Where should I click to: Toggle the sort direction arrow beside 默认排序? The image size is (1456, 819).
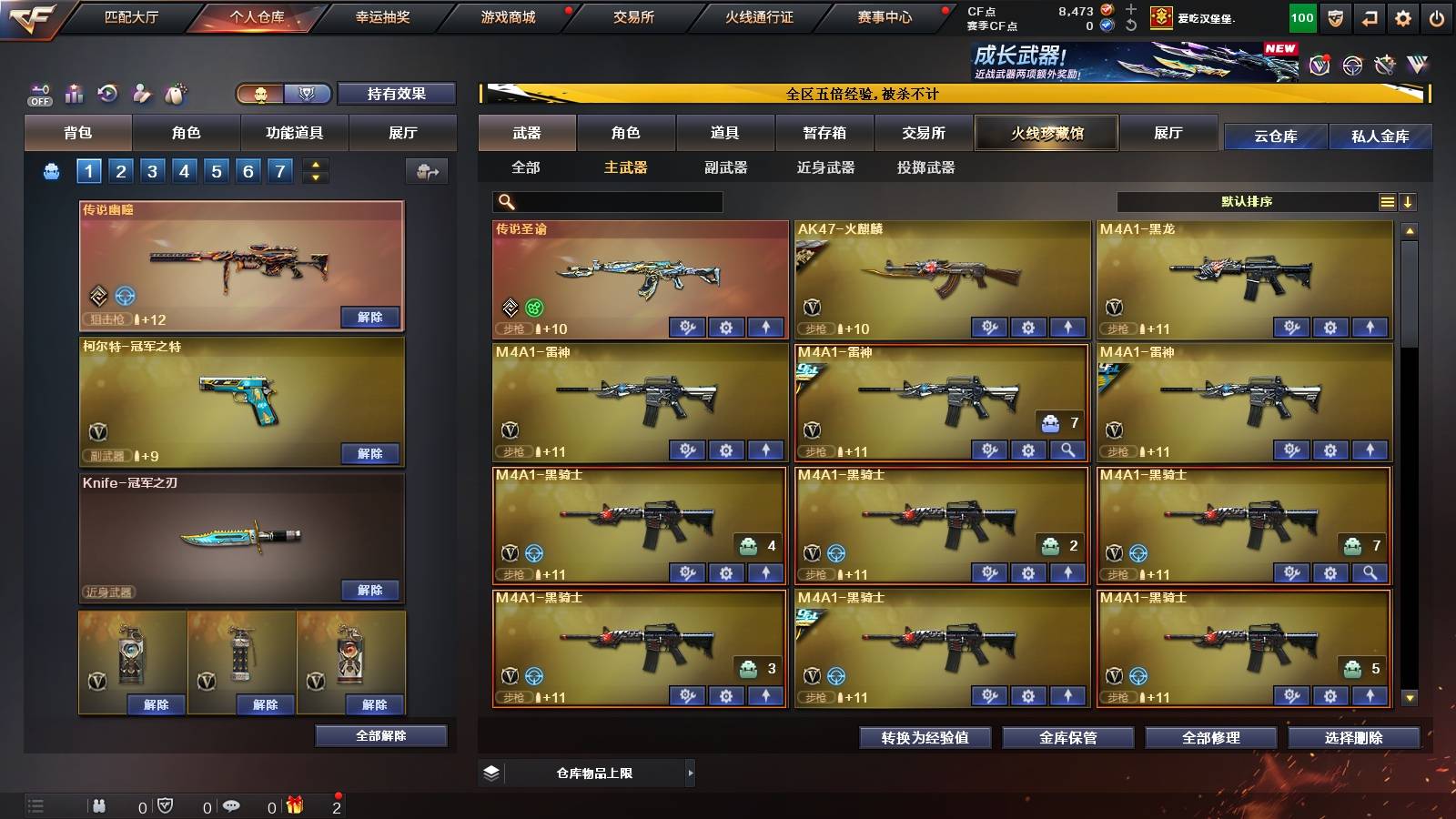click(1410, 202)
